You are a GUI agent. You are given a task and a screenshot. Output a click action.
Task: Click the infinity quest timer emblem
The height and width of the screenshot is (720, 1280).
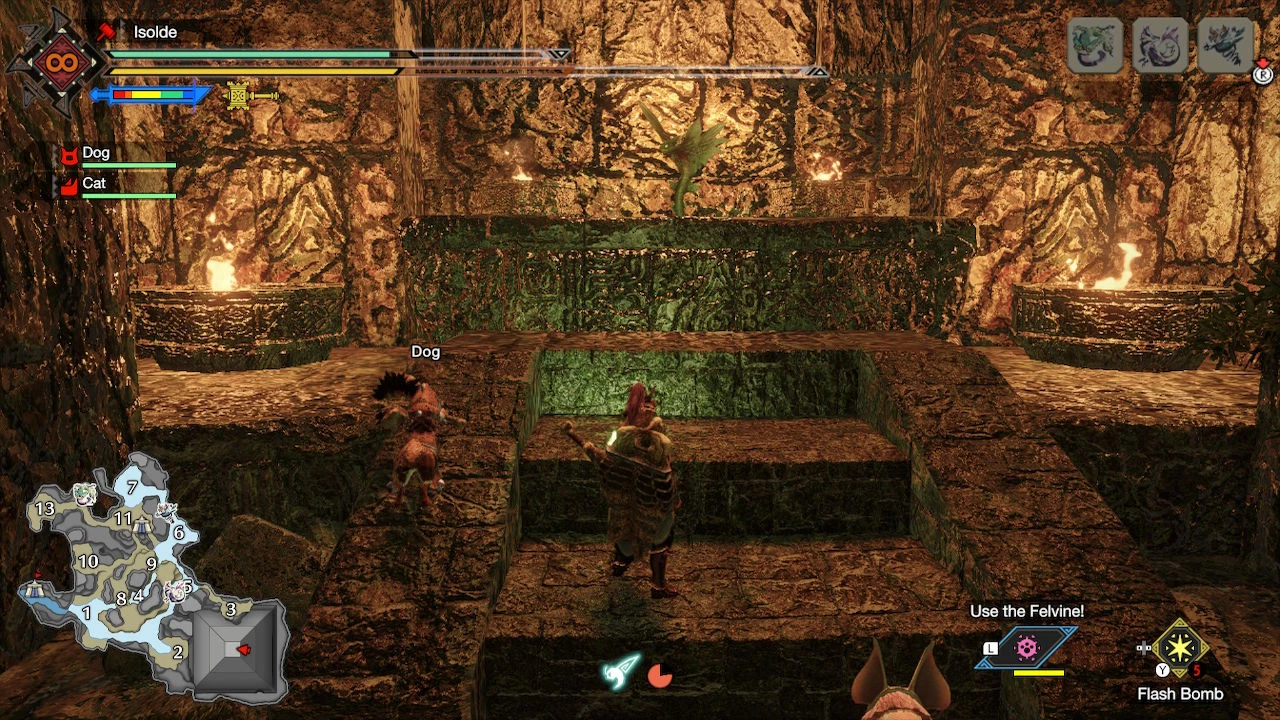coord(55,62)
